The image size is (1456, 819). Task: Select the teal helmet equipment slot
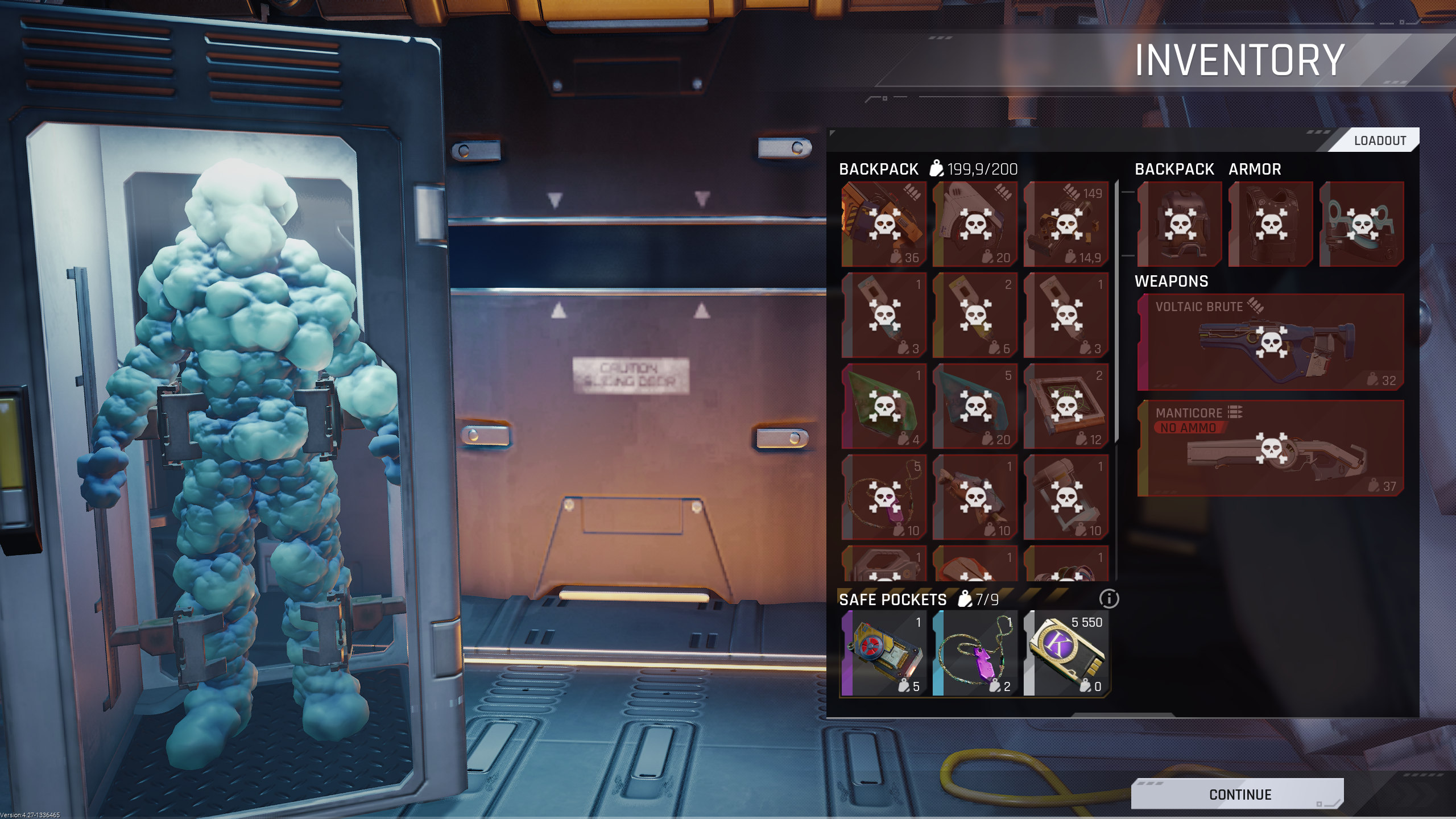[x=1362, y=224]
